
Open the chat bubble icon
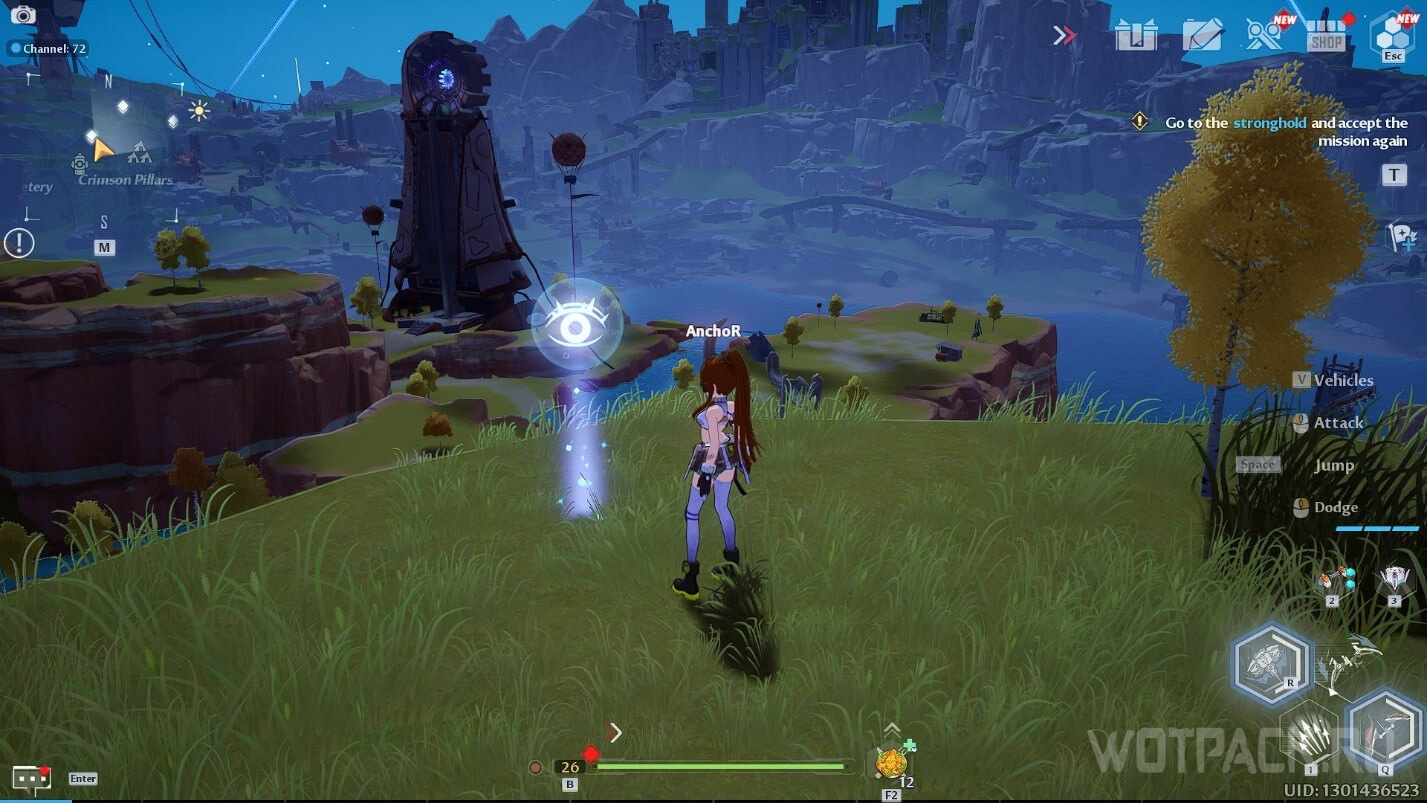(30, 779)
